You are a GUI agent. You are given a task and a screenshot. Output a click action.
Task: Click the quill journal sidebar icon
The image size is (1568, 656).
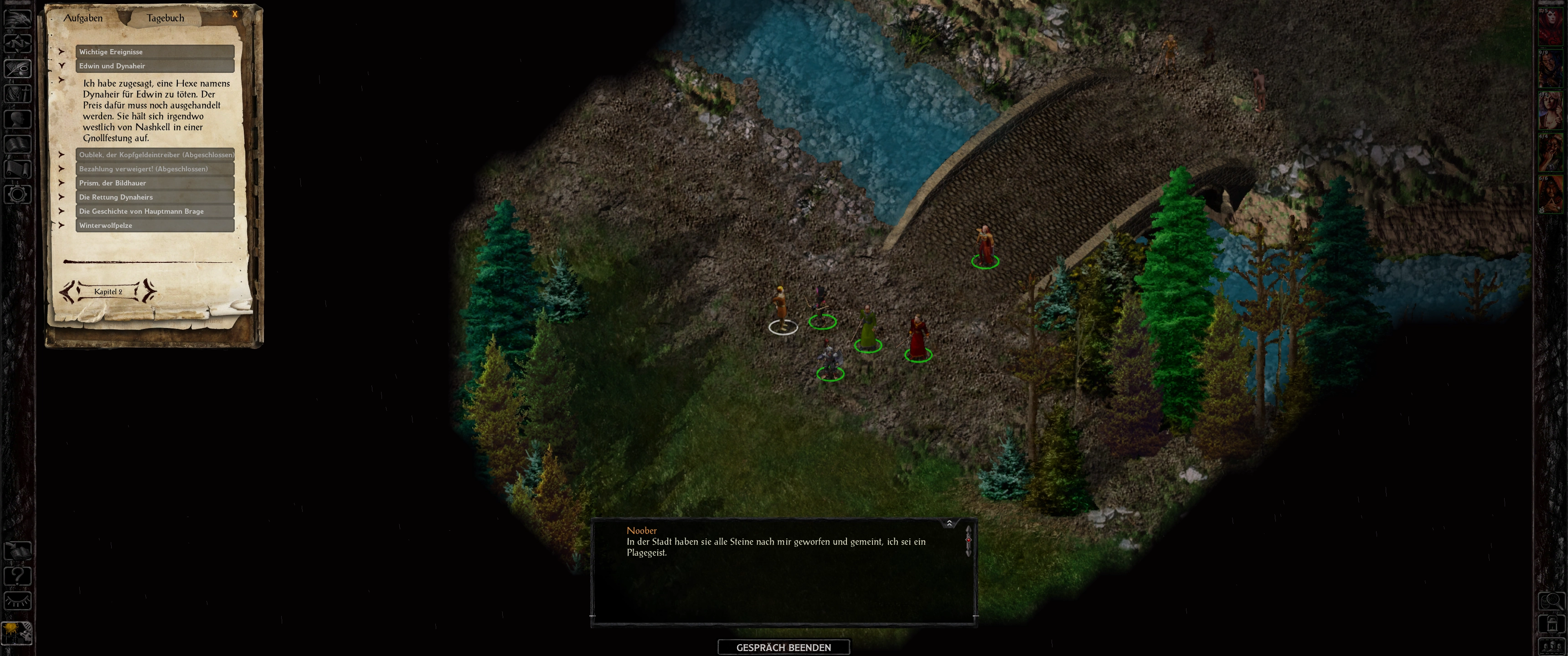[x=17, y=68]
